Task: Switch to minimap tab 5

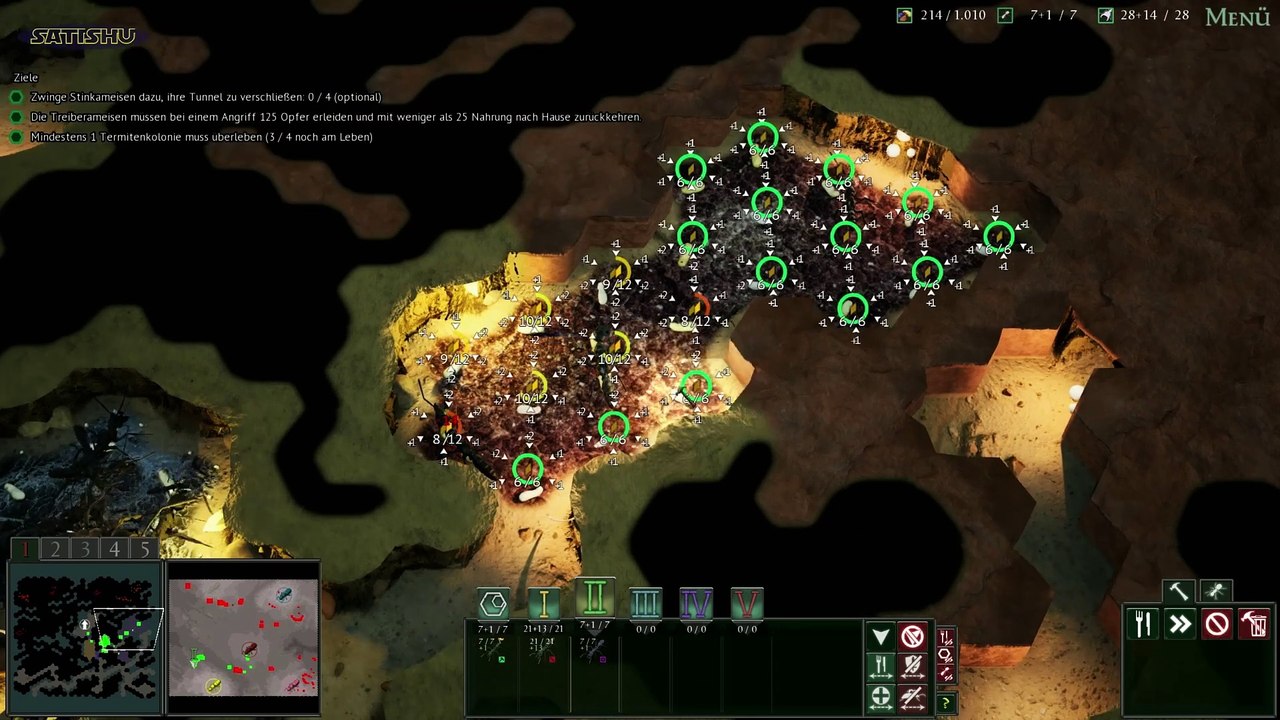Action: pyautogui.click(x=145, y=549)
